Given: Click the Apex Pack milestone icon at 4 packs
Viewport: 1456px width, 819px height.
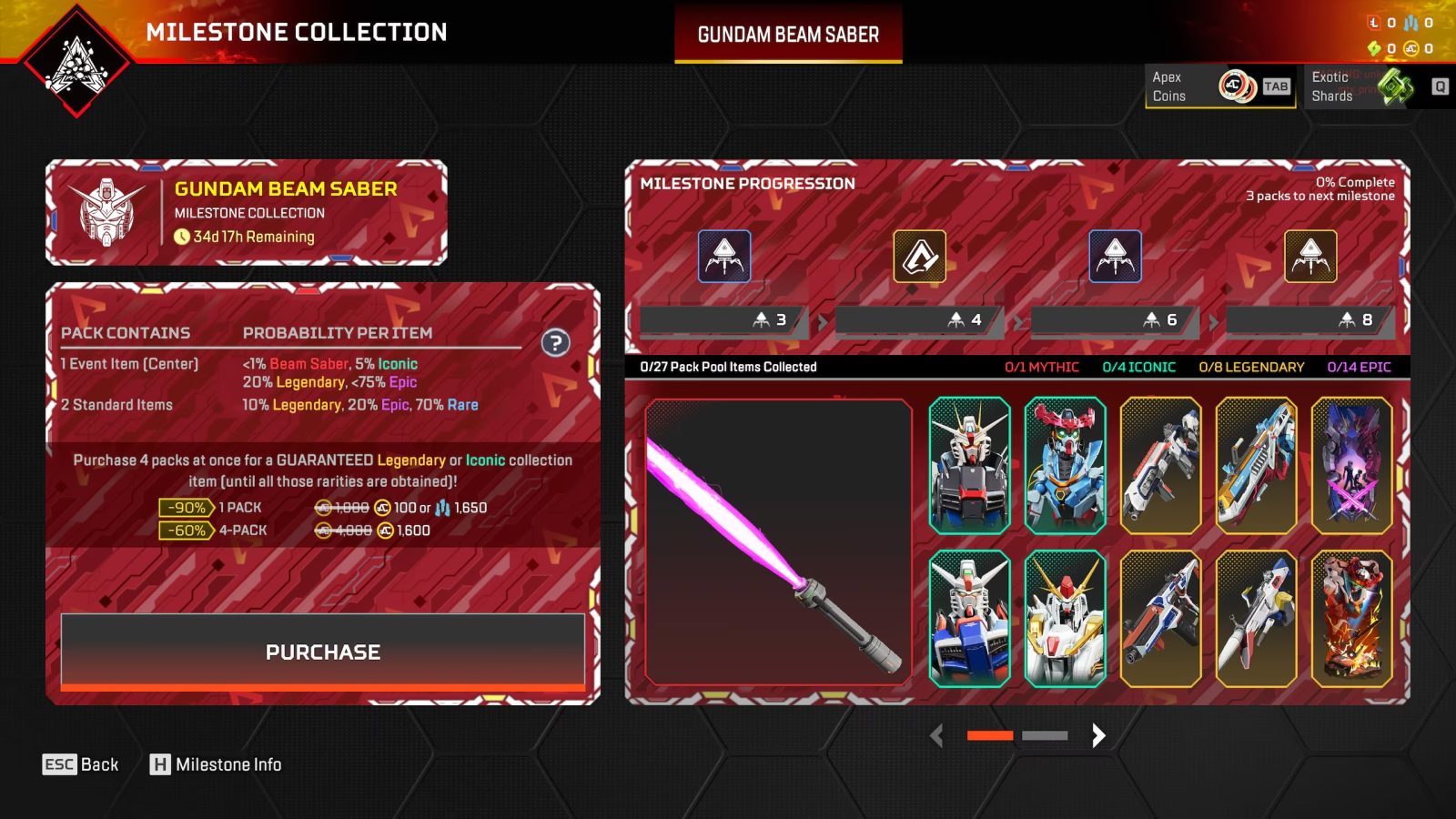Looking at the screenshot, I should pyautogui.click(x=919, y=256).
